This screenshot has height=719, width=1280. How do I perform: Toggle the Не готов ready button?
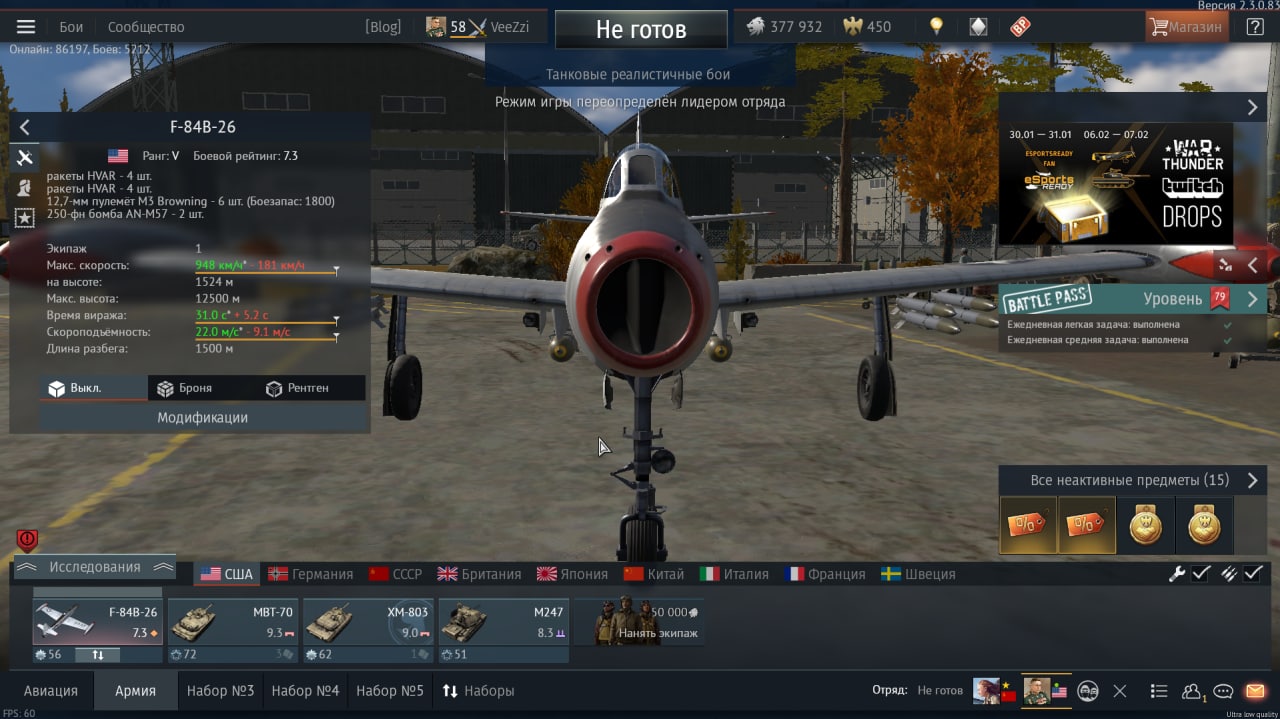click(641, 30)
